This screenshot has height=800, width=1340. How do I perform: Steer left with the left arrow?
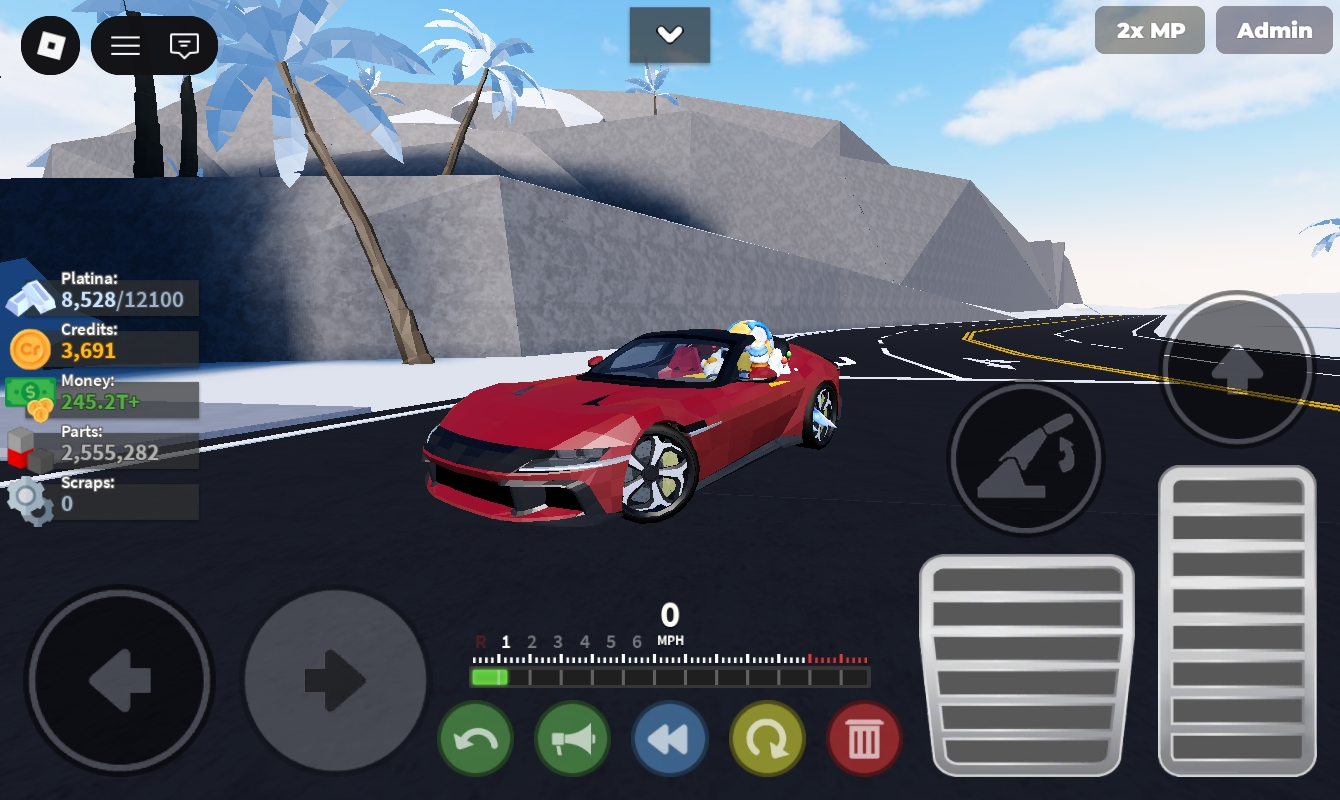[x=120, y=681]
